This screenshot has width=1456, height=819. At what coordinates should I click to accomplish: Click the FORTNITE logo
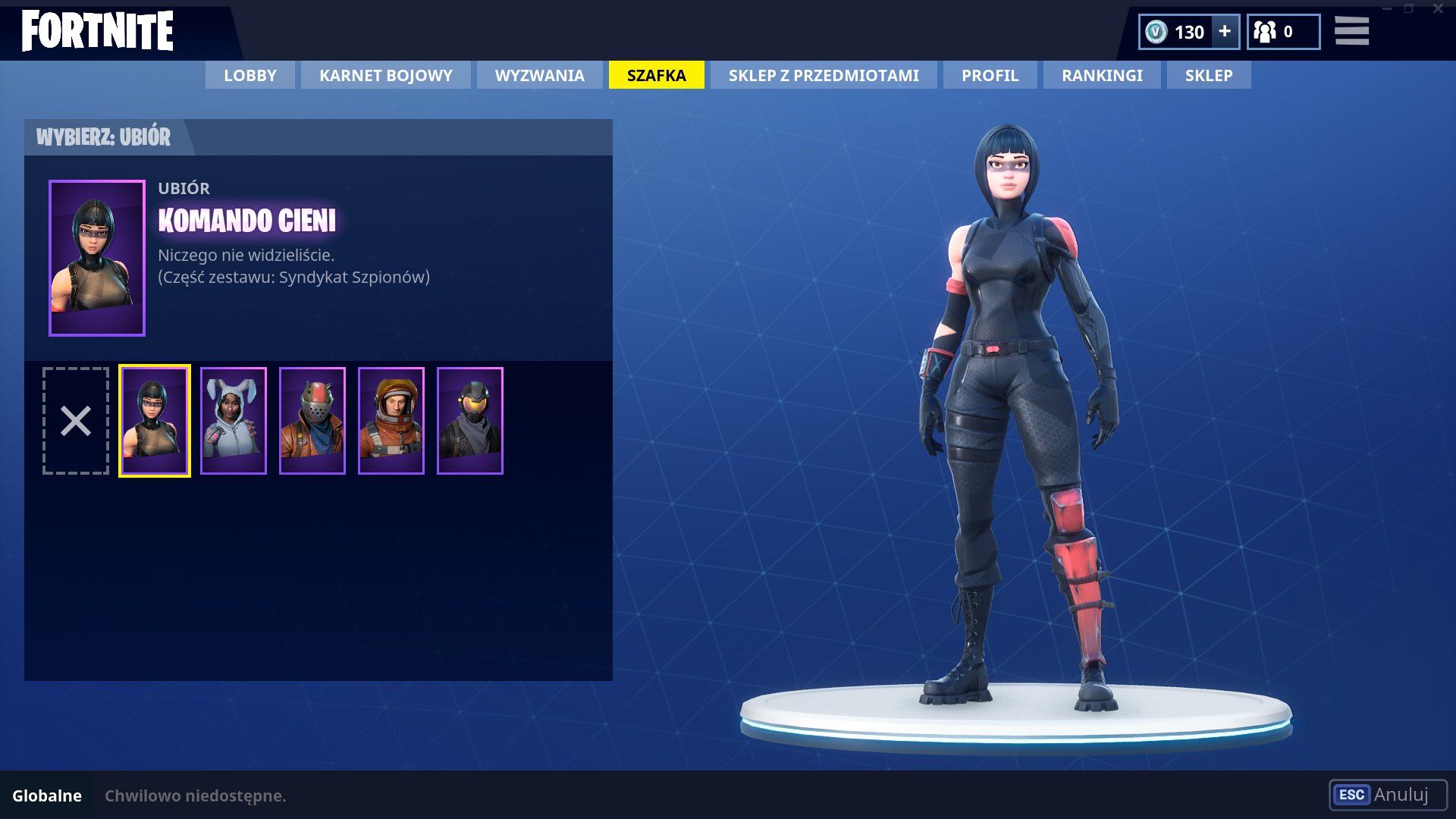(97, 30)
